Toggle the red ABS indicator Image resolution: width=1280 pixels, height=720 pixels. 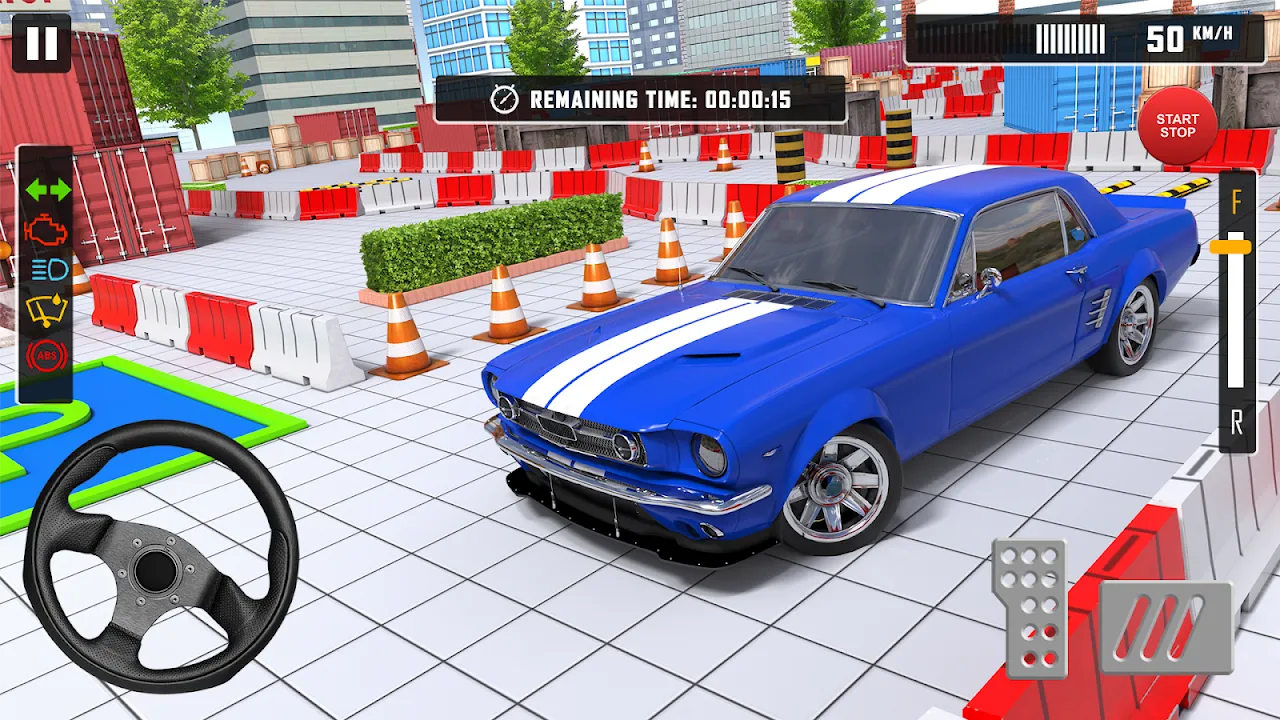47,353
